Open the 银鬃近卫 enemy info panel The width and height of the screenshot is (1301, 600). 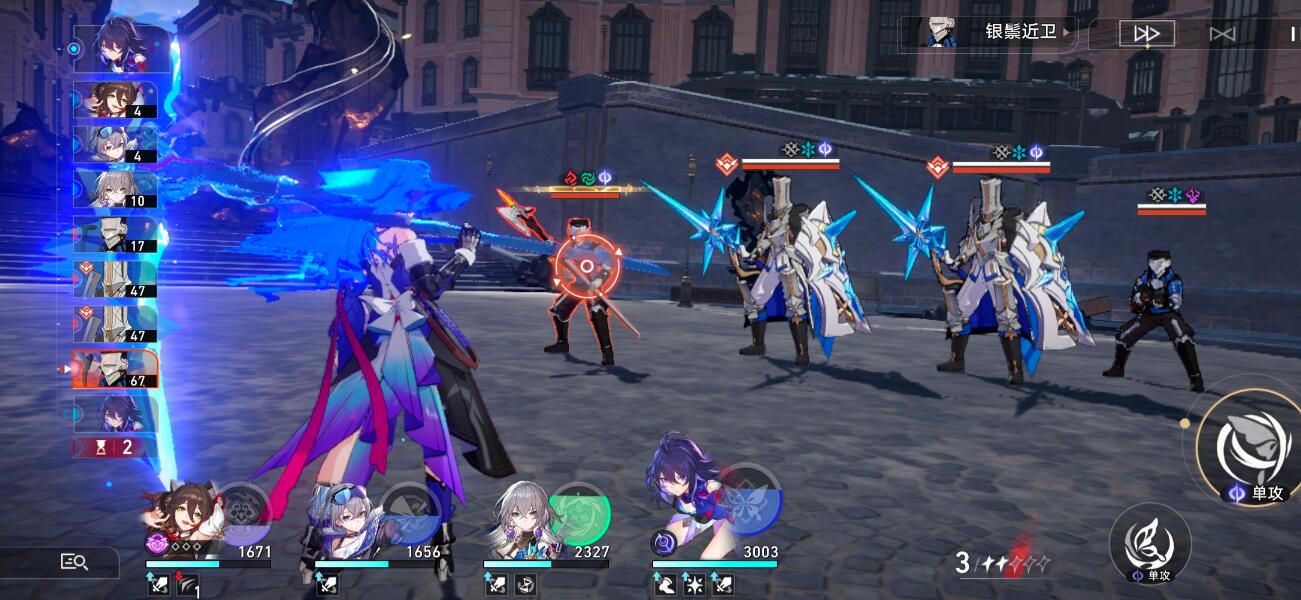[1000, 32]
